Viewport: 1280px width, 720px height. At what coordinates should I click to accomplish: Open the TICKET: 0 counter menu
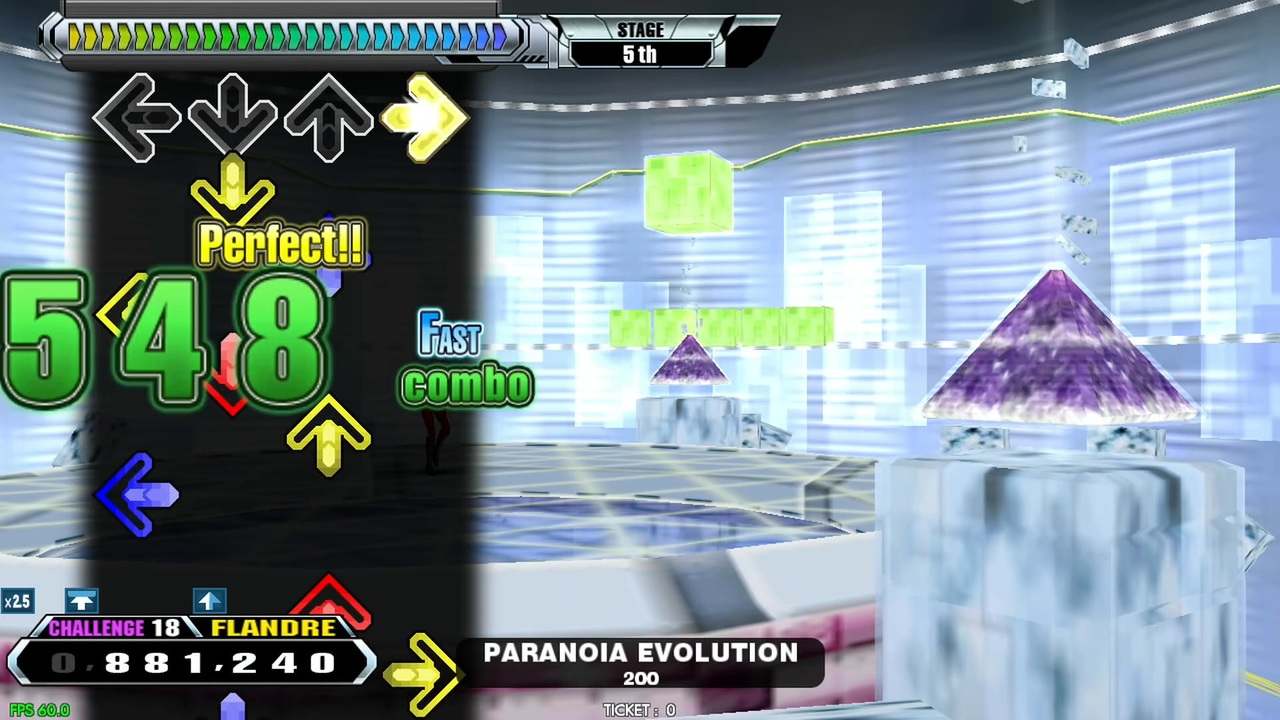(x=640, y=710)
